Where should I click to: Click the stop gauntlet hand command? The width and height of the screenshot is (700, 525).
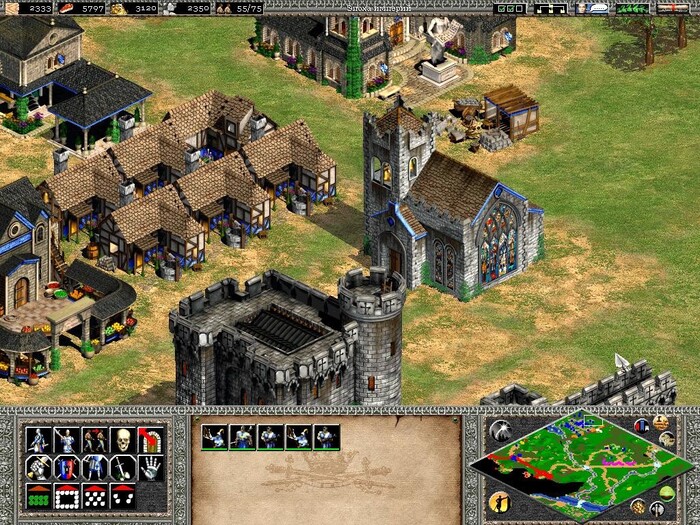(150, 467)
